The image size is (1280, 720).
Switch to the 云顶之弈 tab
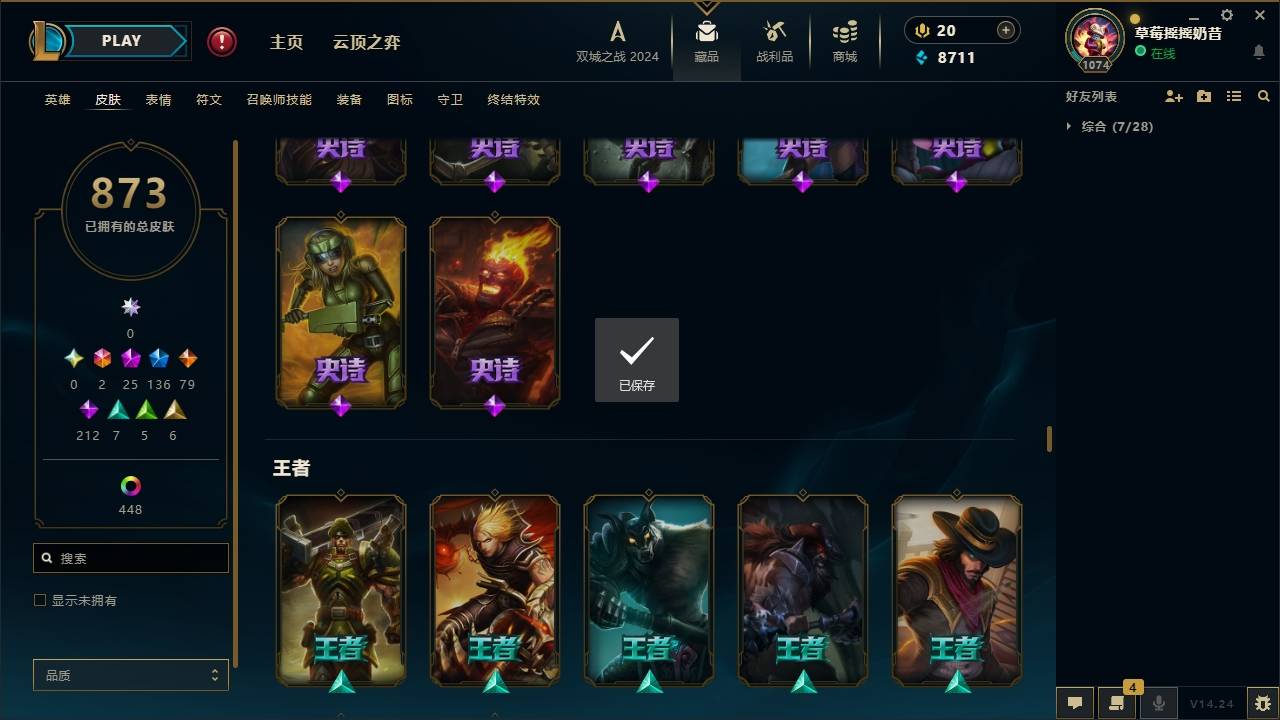pos(366,42)
